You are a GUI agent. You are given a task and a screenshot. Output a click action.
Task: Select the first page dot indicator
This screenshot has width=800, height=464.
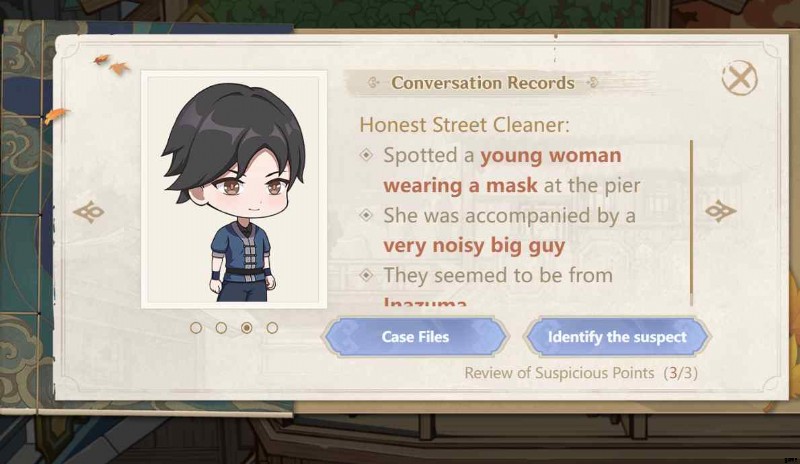coord(196,327)
